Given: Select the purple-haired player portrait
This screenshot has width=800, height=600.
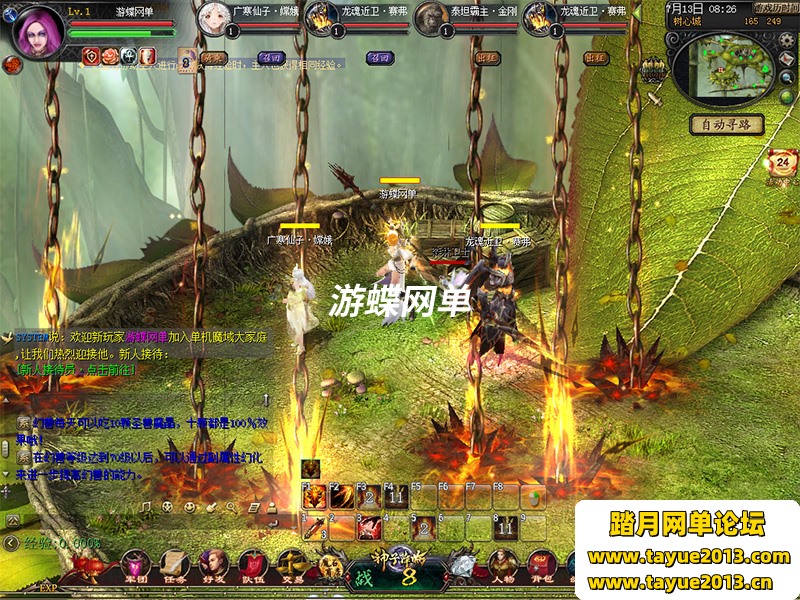Looking at the screenshot, I should pyautogui.click(x=38, y=30).
